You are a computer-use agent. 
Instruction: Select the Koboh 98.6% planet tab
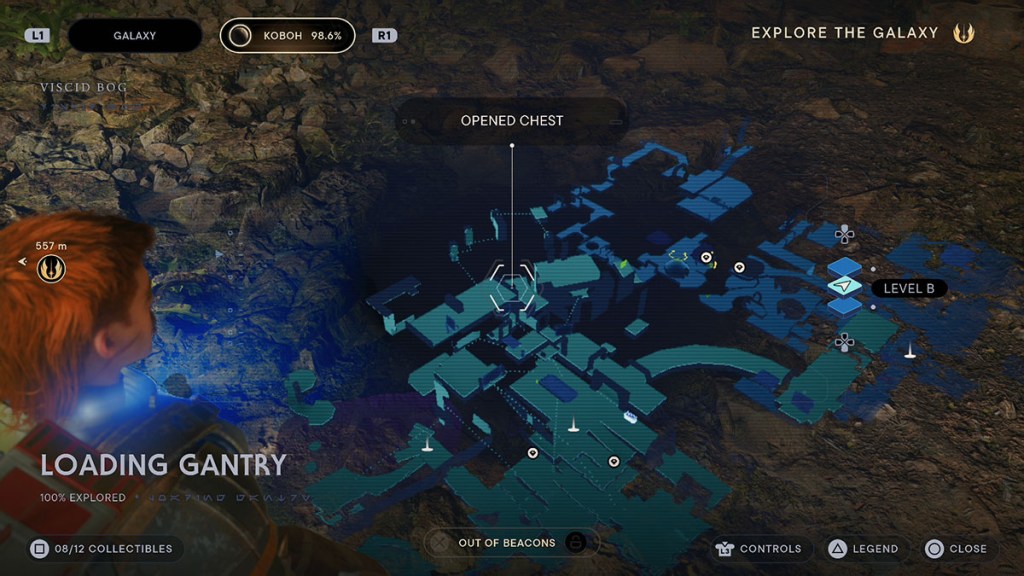288,36
